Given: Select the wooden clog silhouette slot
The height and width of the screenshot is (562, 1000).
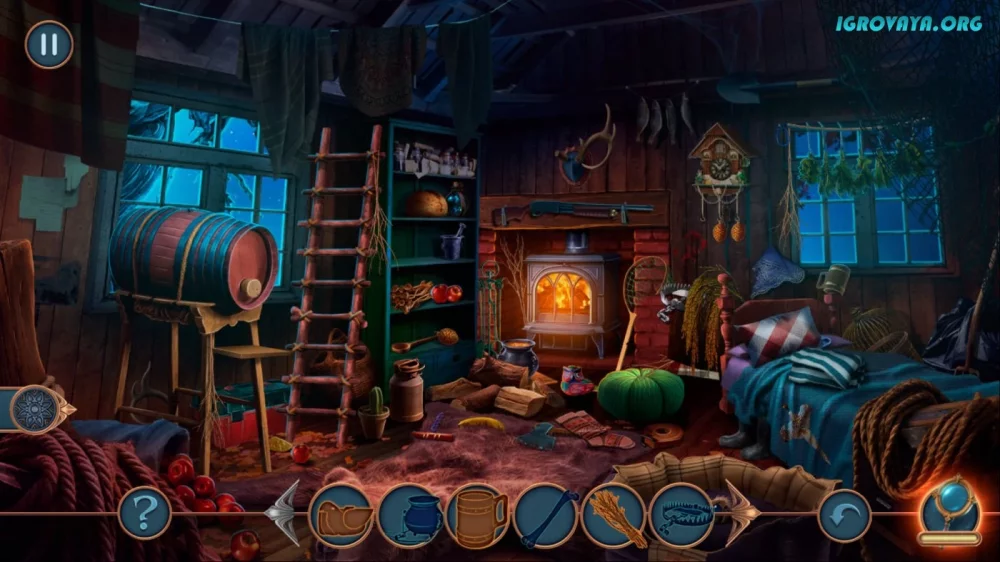Looking at the screenshot, I should tap(341, 515).
